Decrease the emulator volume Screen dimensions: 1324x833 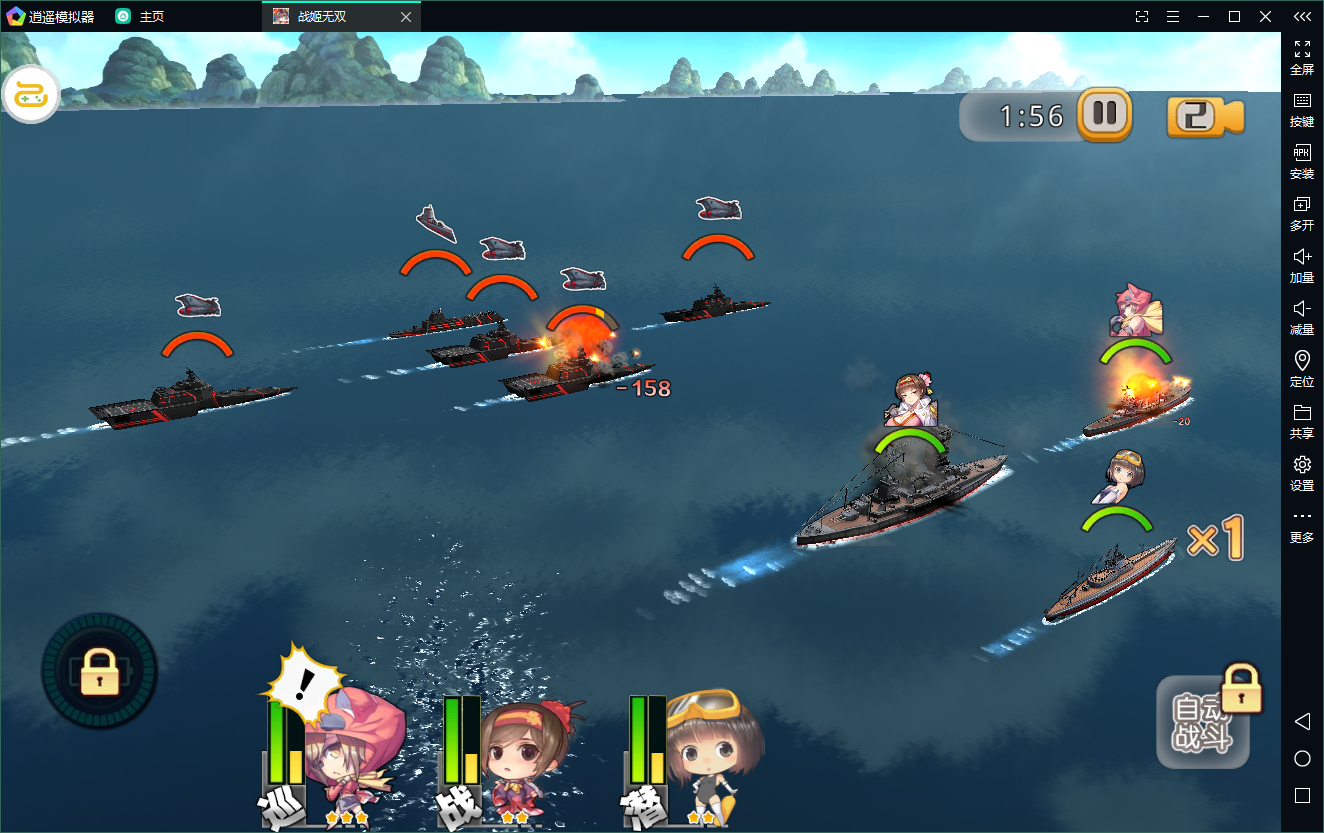point(1302,318)
